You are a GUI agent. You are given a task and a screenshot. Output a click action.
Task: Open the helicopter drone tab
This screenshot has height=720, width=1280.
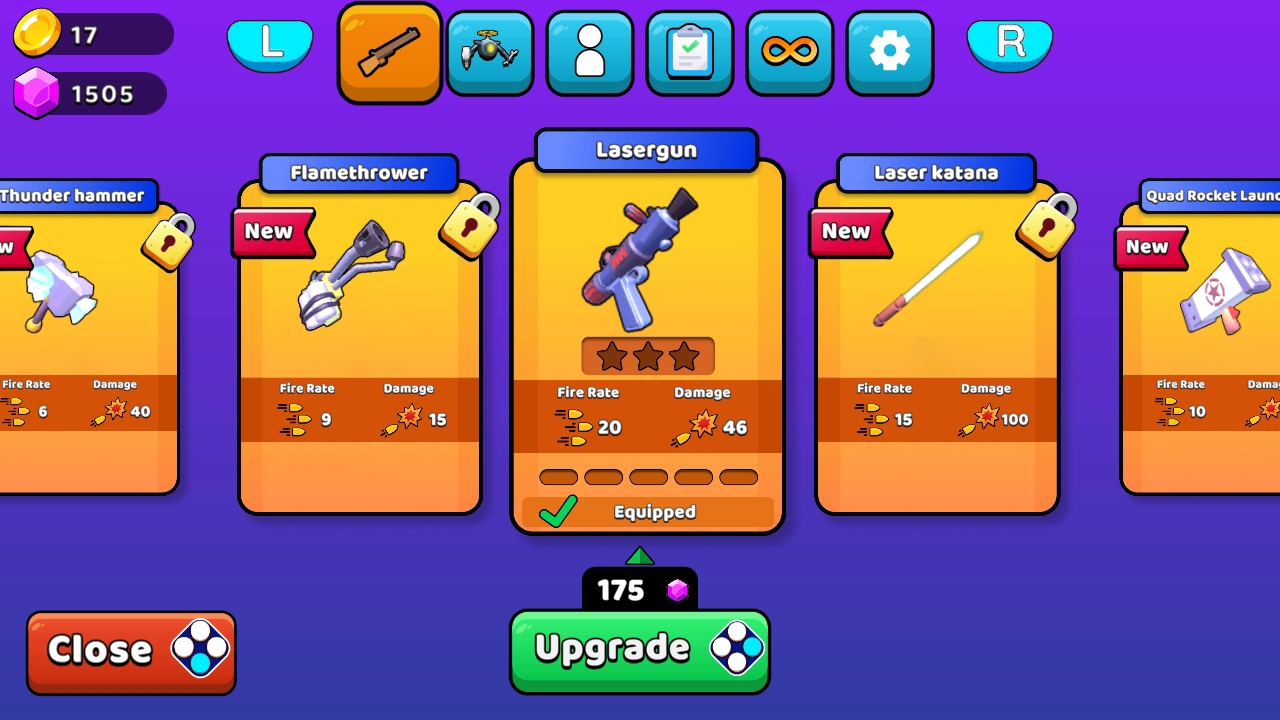click(x=489, y=50)
